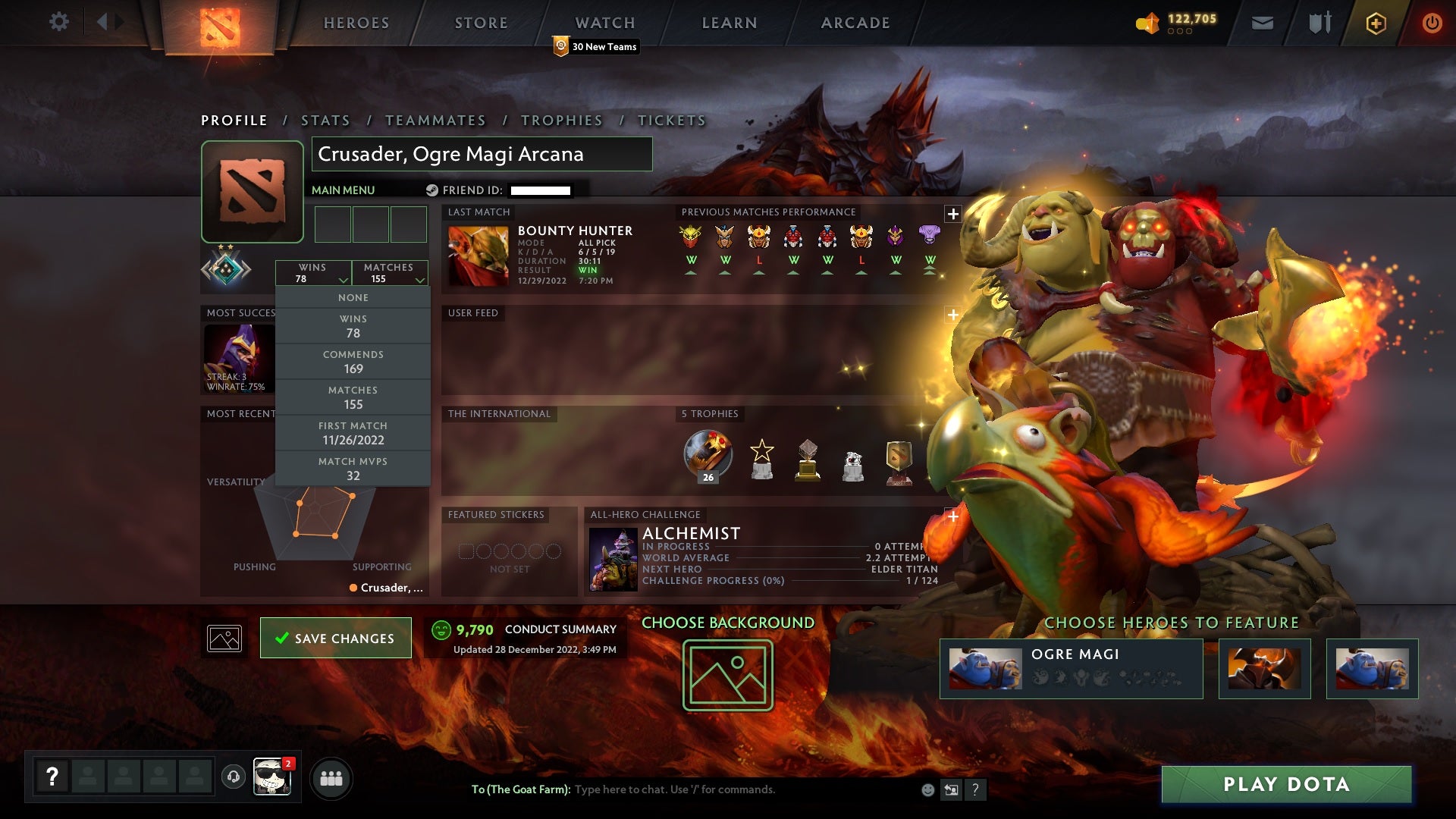Select None in the stat selector list
1456x819 pixels.
pyautogui.click(x=353, y=297)
